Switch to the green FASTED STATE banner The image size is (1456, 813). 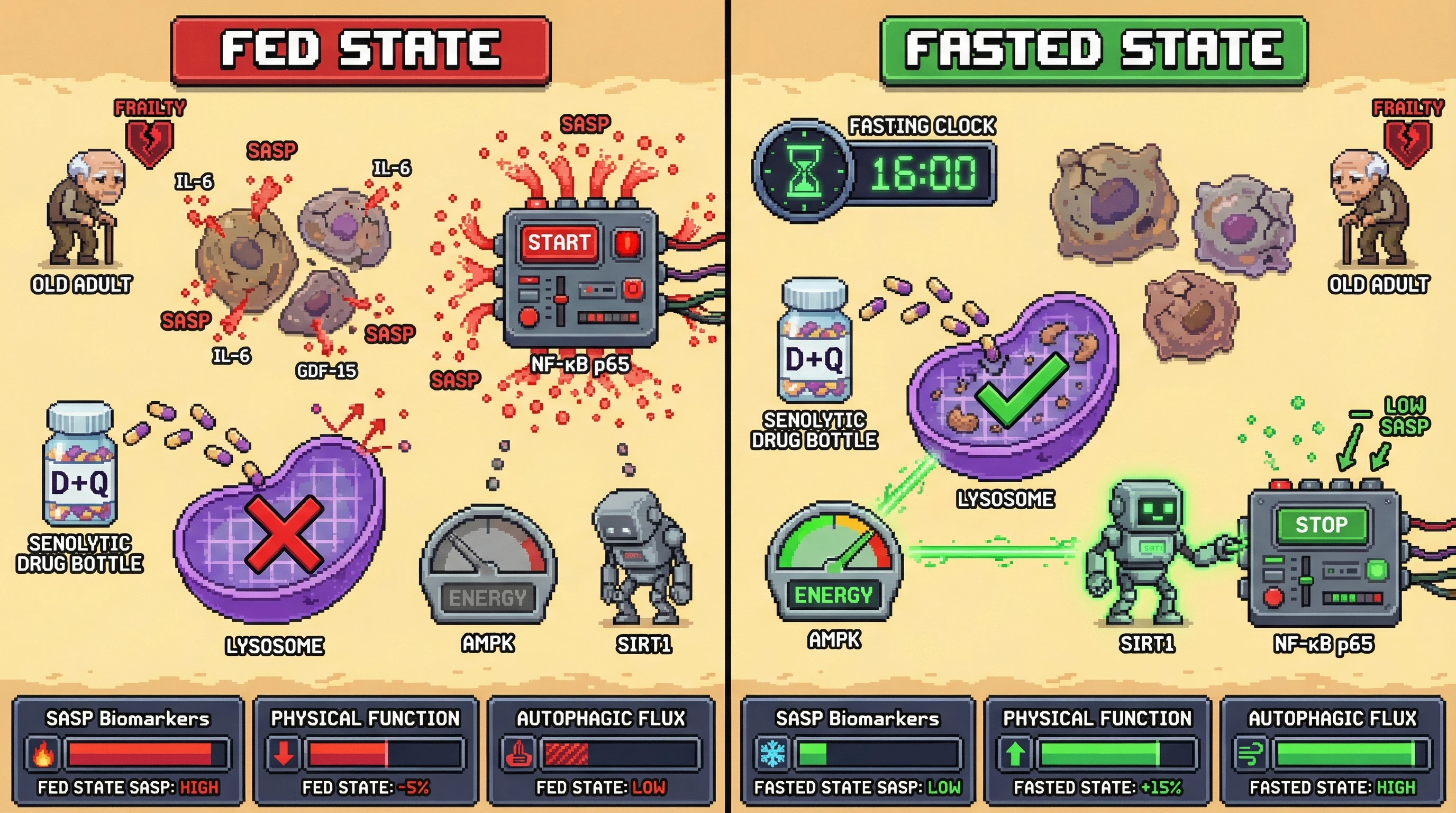pyautogui.click(x=1093, y=50)
